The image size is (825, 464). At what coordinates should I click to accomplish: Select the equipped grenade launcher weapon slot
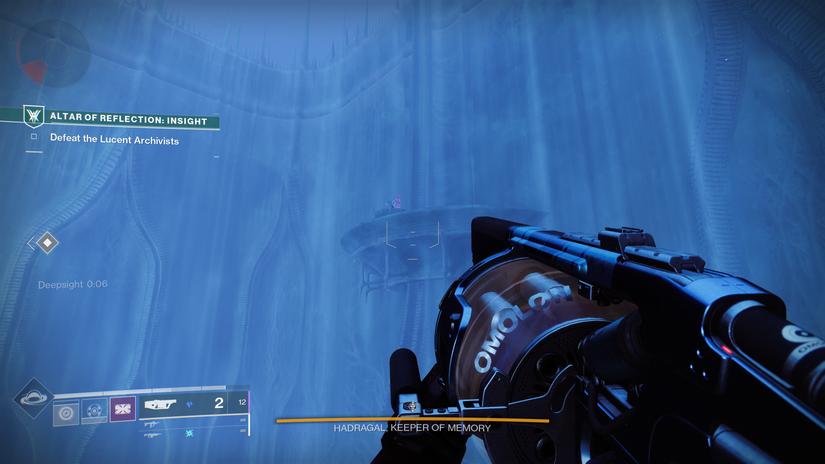(161, 405)
